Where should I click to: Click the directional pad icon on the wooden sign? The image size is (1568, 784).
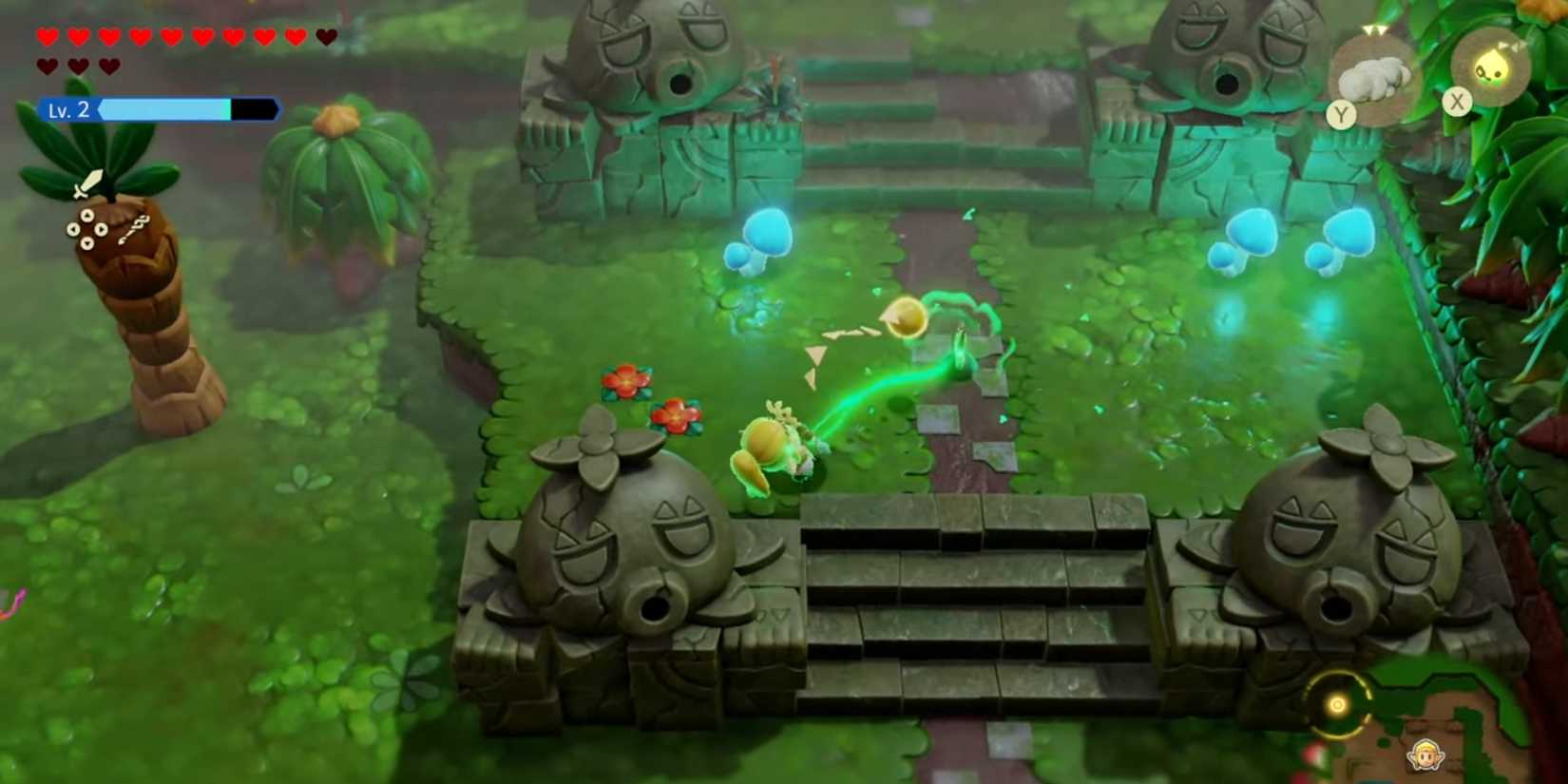[86, 228]
